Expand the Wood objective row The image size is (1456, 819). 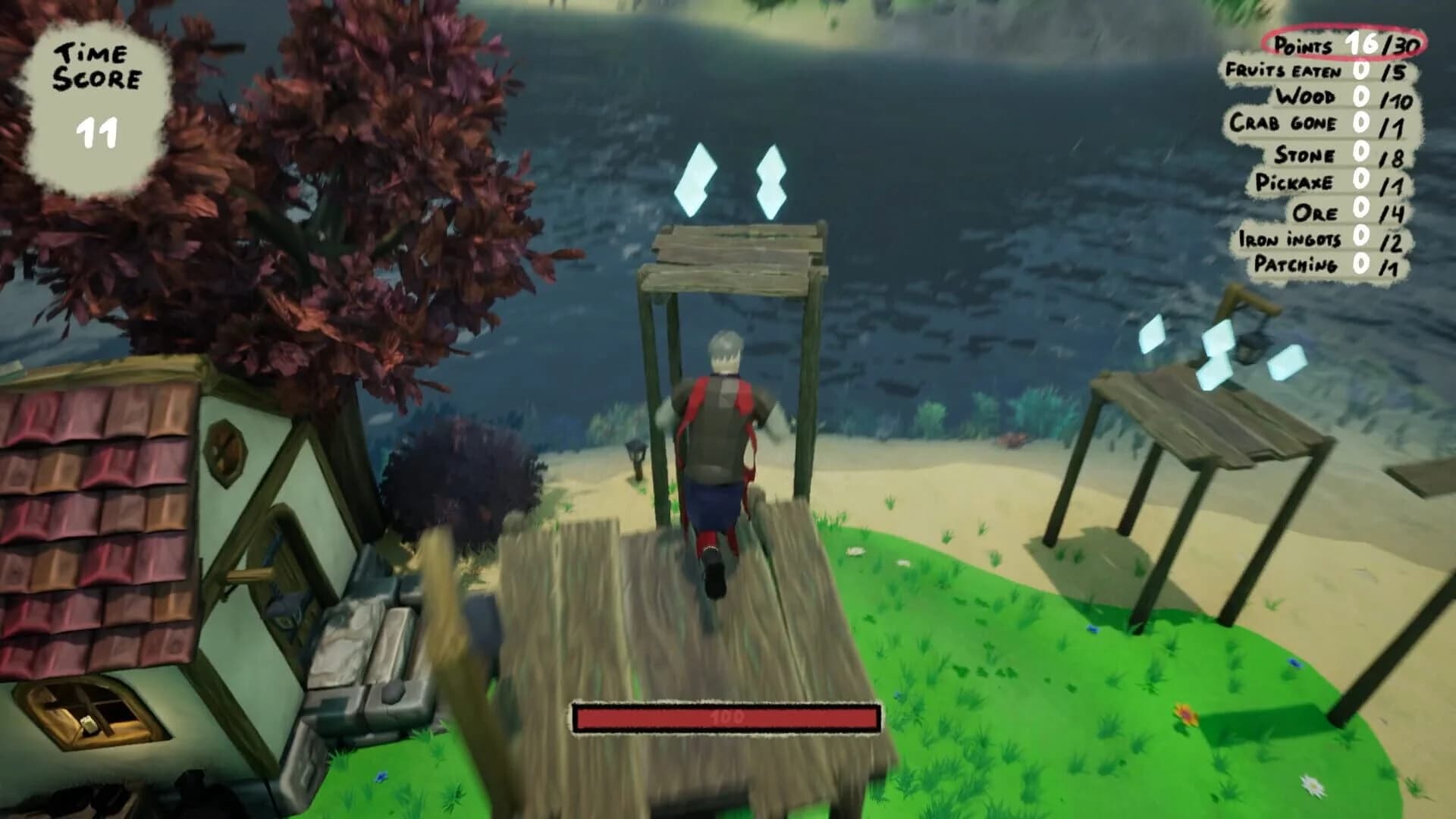point(1308,96)
